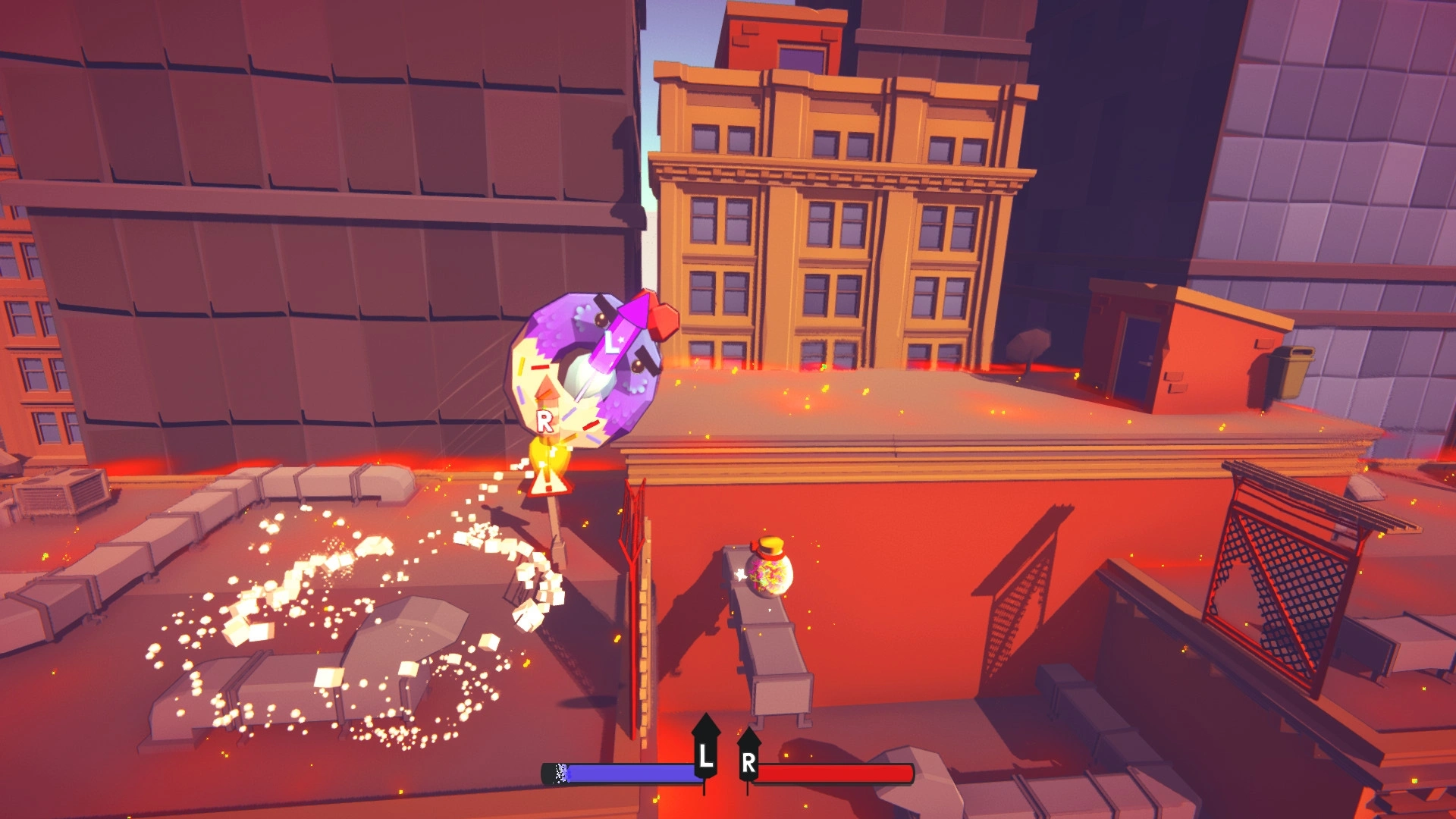
Task: Select the right rocket R icon
Action: tap(748, 757)
